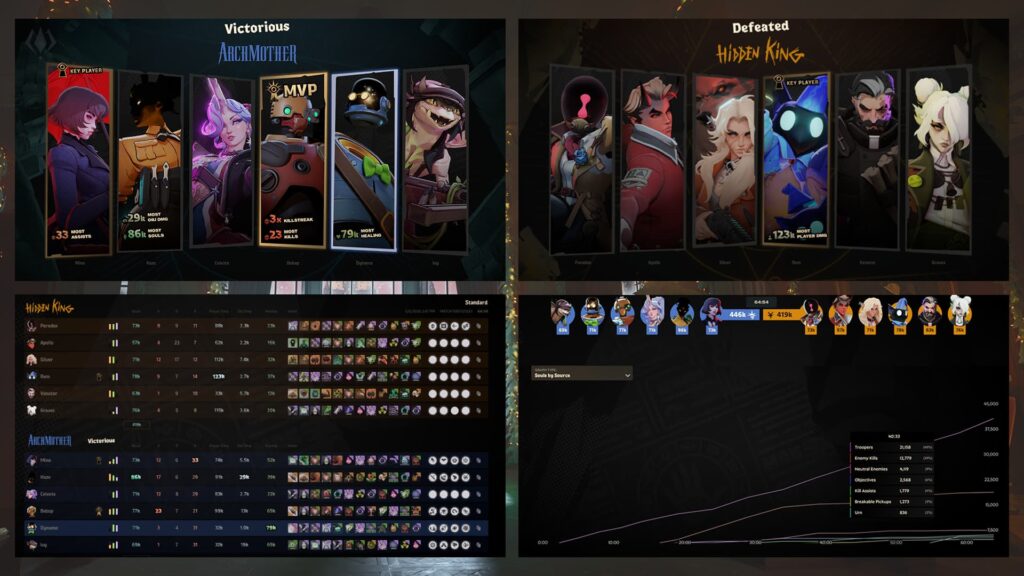This screenshot has width=1024, height=576.
Task: Select Apollo's hero card
Action: [652, 159]
